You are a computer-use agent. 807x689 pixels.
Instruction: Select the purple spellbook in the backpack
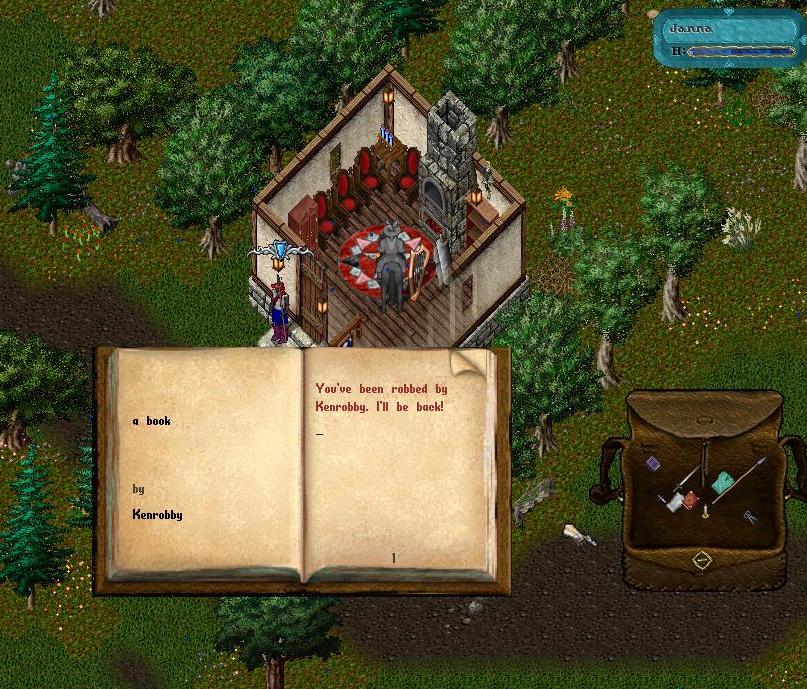pos(652,463)
